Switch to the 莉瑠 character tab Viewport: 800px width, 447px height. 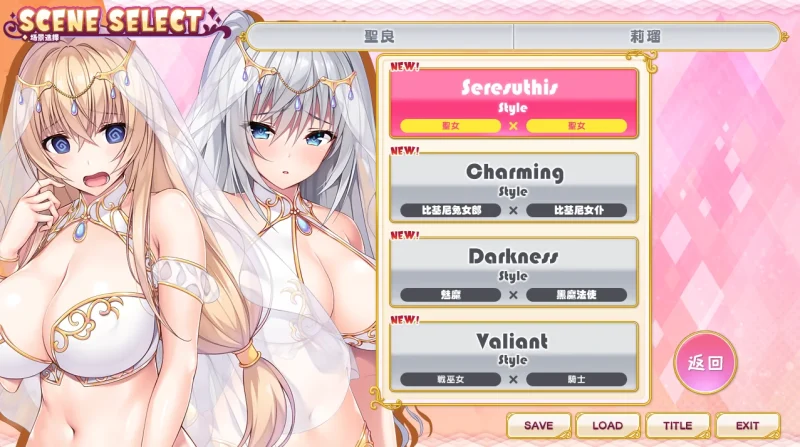coord(645,37)
